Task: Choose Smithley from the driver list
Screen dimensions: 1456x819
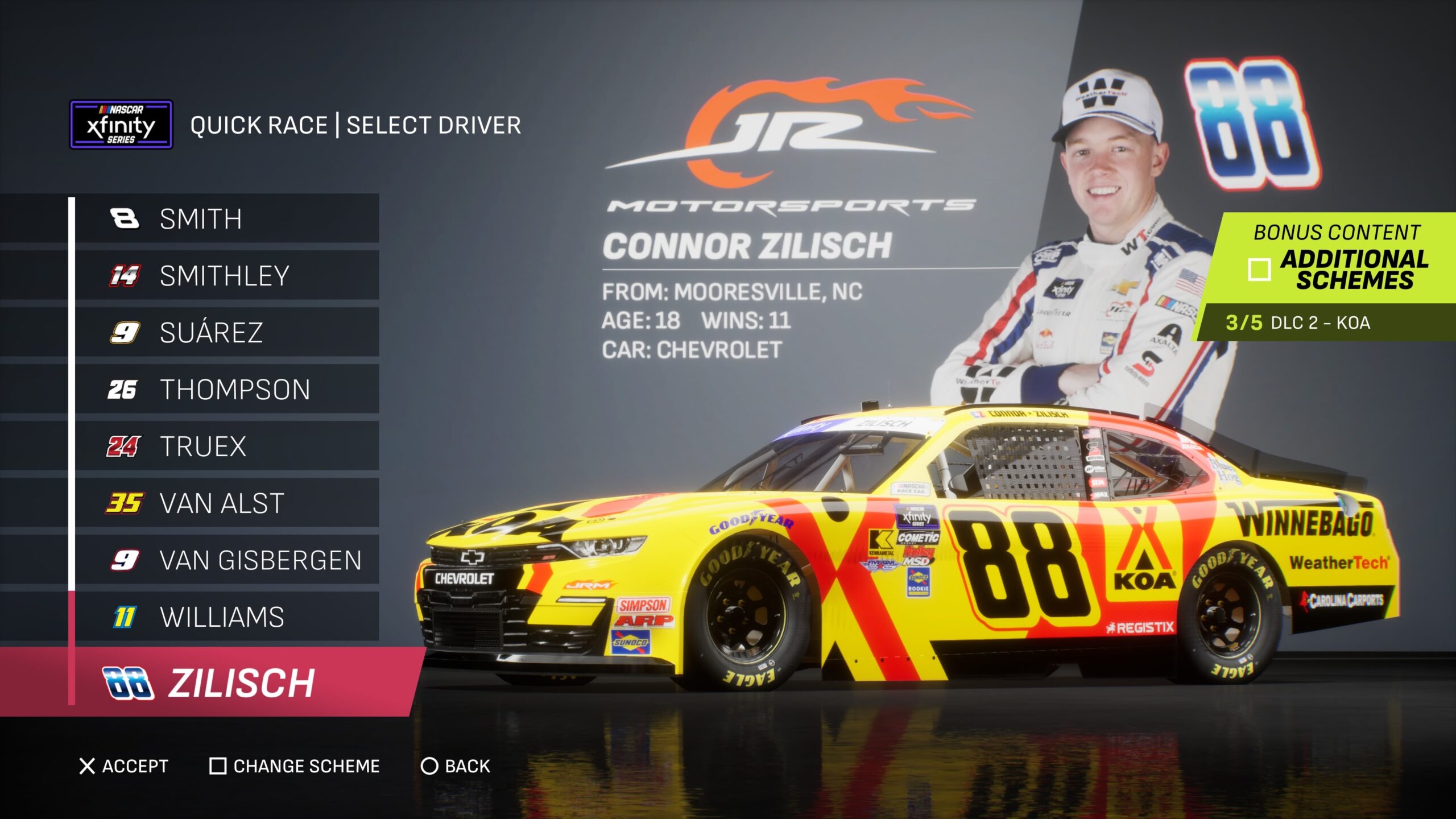Action: click(226, 276)
